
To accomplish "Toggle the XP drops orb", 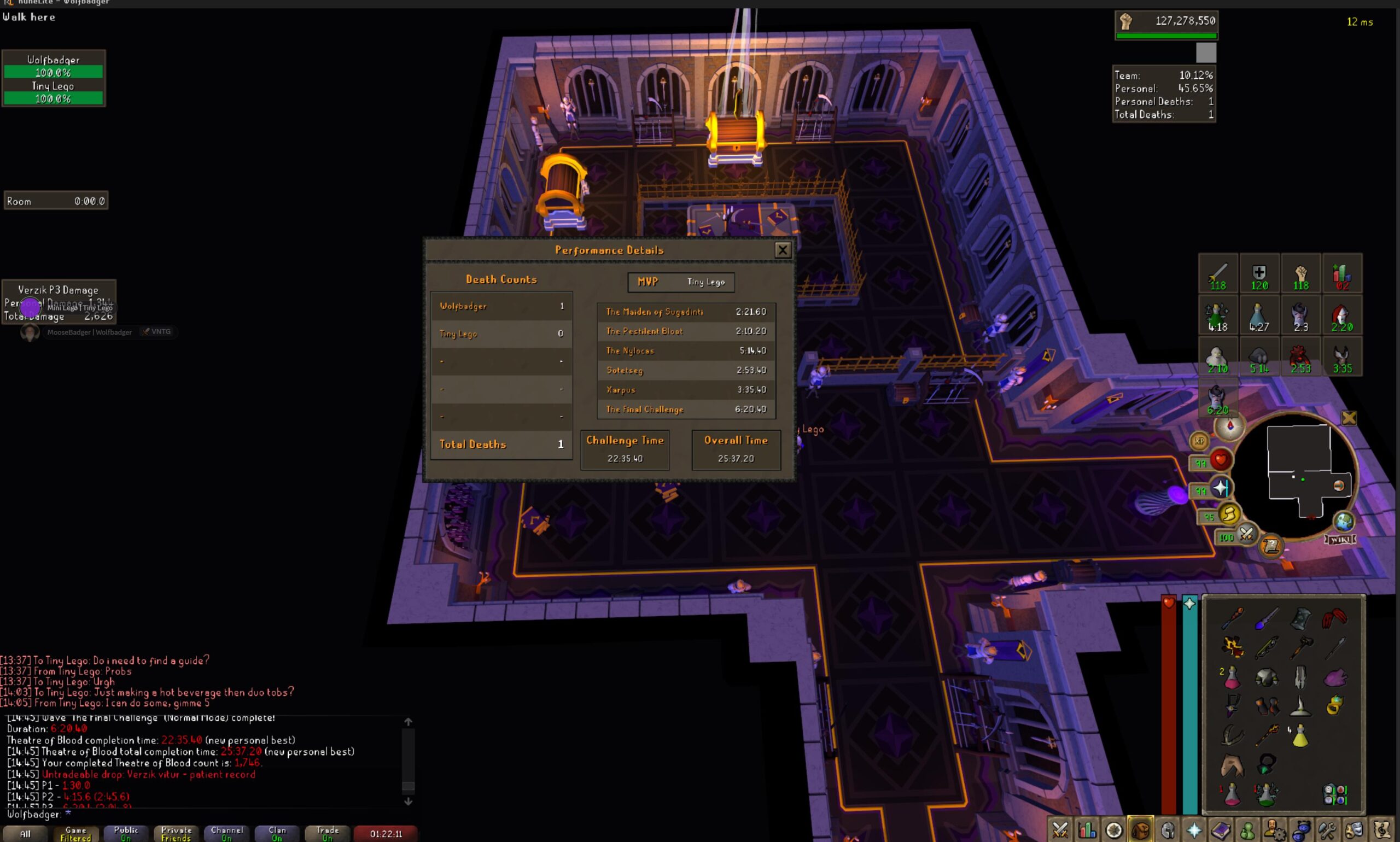I will (x=1199, y=440).
